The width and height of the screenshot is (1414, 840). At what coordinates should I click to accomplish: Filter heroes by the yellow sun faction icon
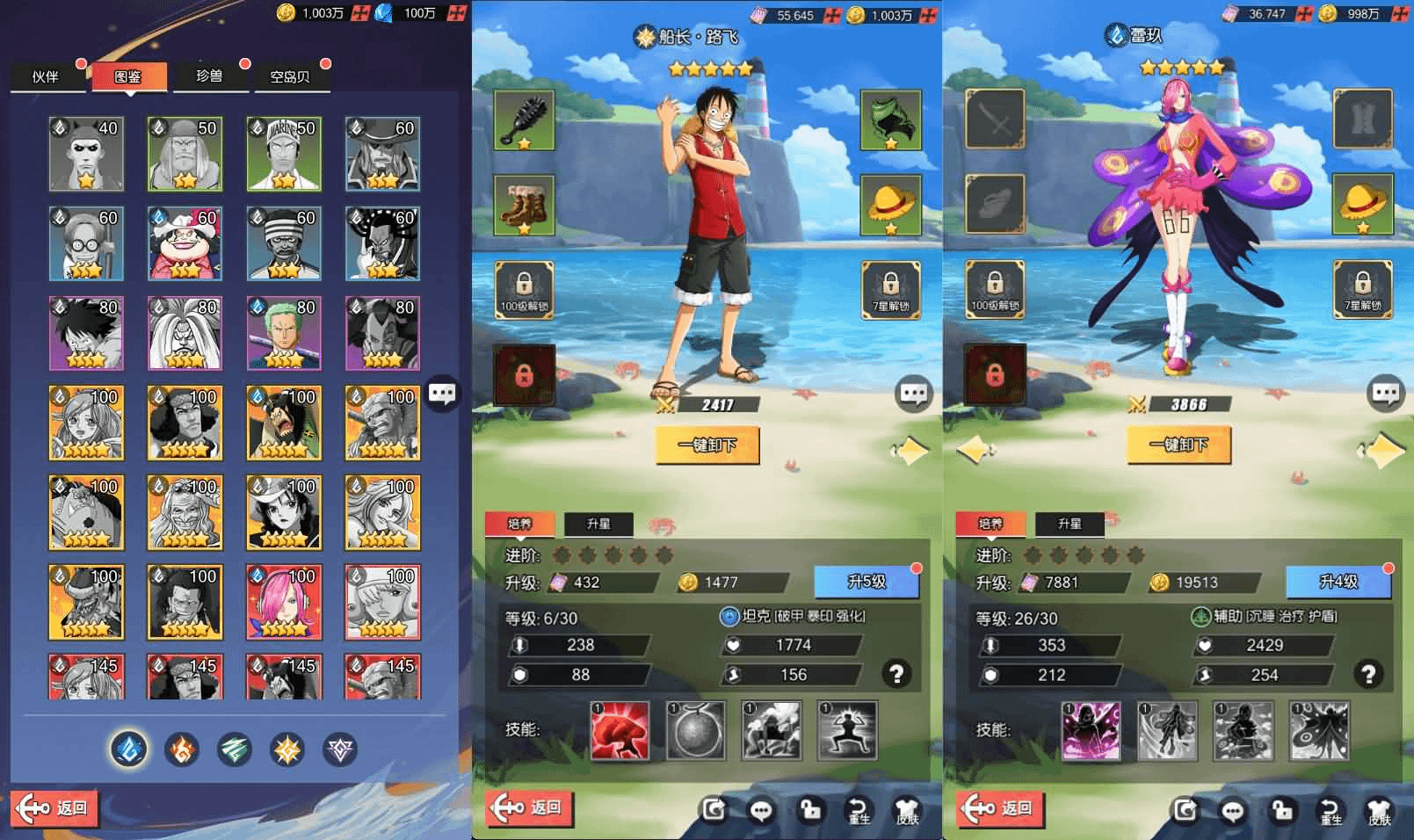(287, 749)
